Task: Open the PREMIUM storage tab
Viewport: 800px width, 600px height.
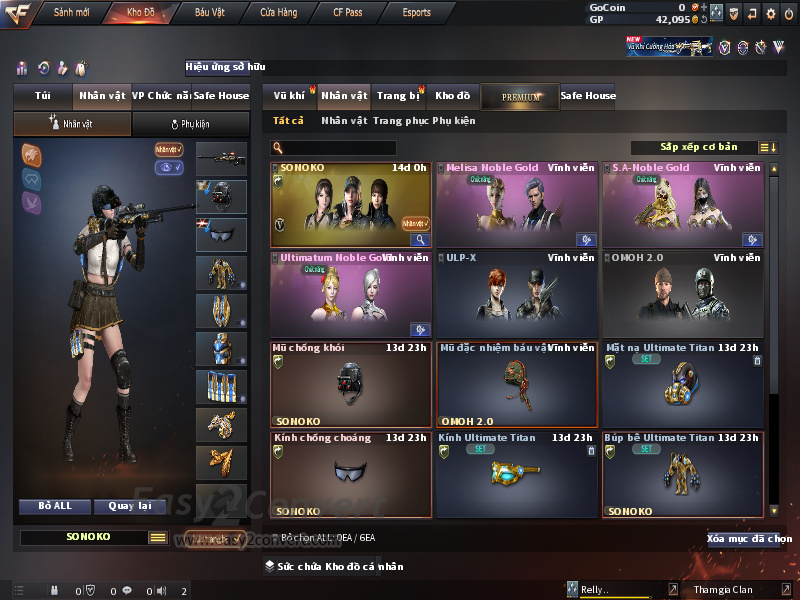Action: (x=520, y=96)
